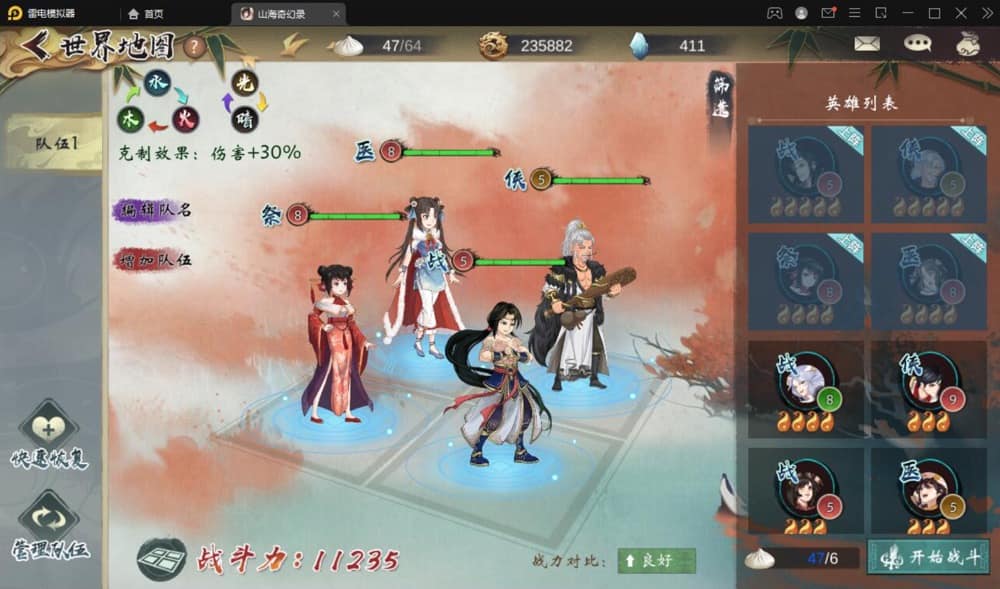This screenshot has height=589, width=1000.
Task: Close the 山海奇幻录 emulator tab
Action: (336, 14)
